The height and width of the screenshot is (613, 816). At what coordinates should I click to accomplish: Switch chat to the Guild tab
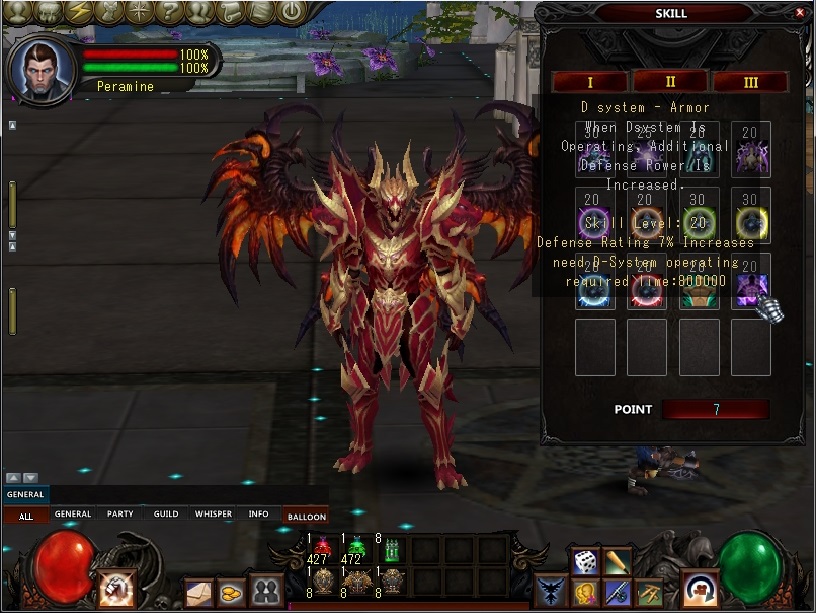[166, 515]
